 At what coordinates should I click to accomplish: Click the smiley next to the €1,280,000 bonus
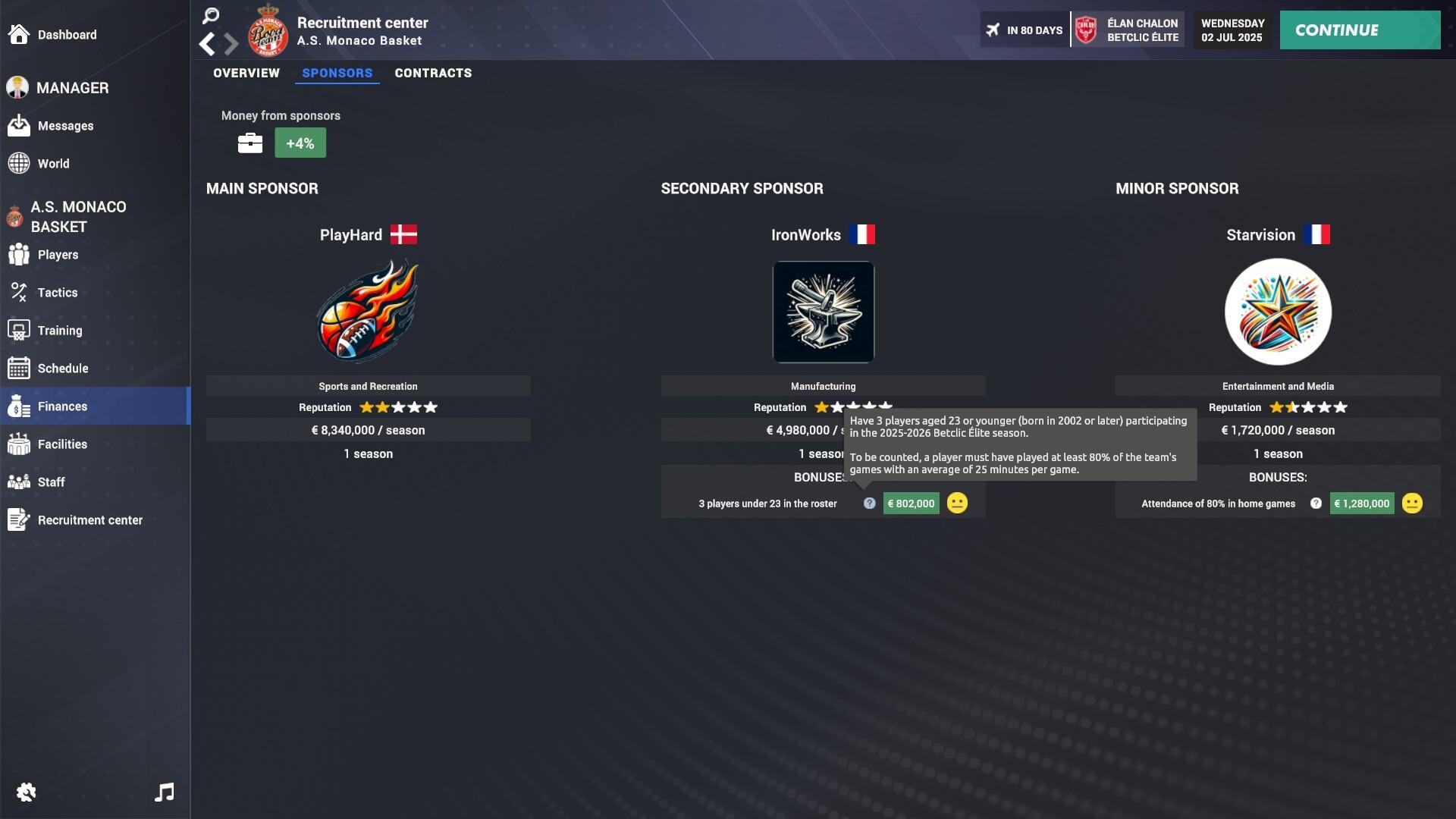coord(1411,503)
